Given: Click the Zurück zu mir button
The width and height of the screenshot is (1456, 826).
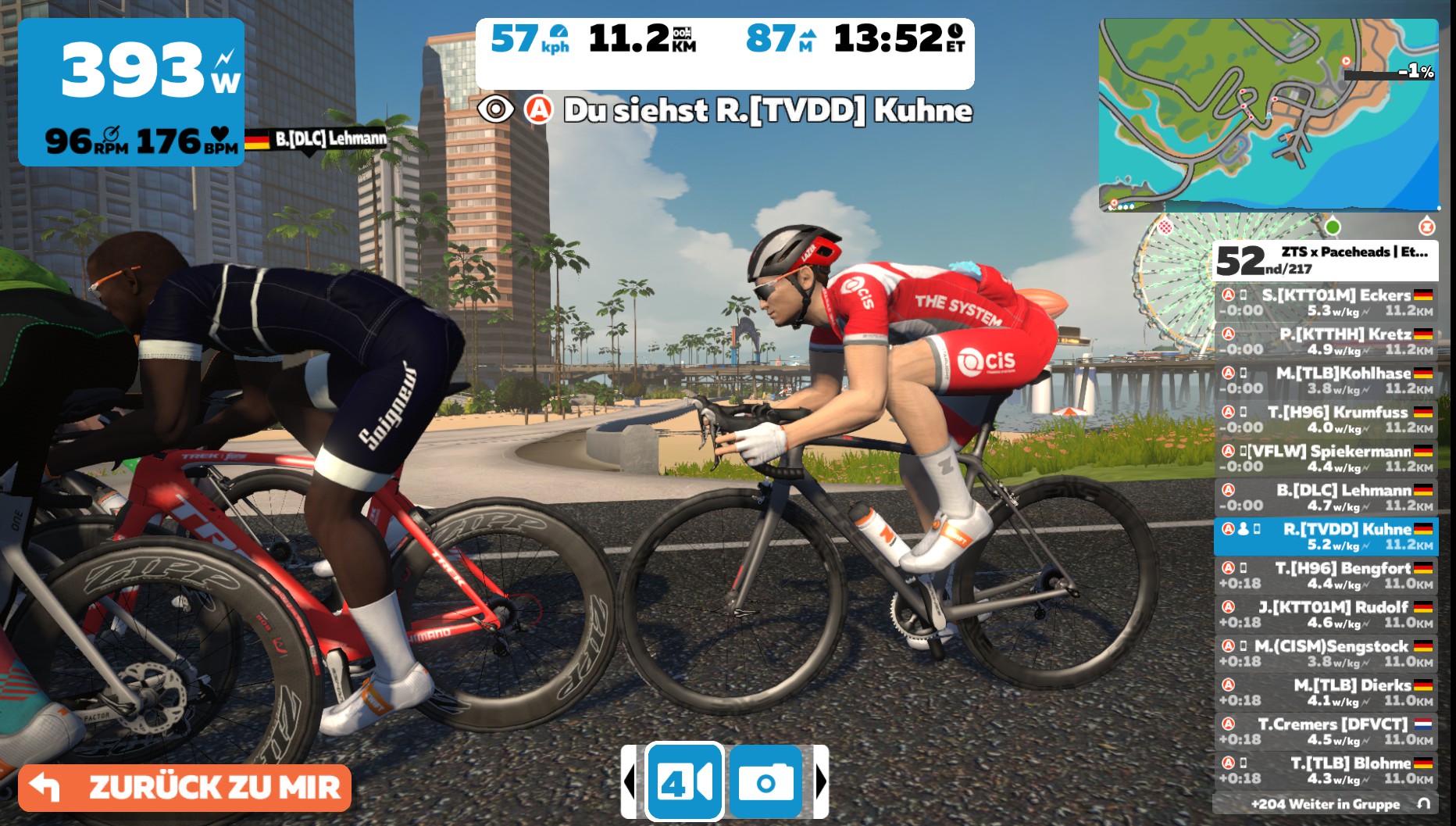Looking at the screenshot, I should pyautogui.click(x=185, y=787).
